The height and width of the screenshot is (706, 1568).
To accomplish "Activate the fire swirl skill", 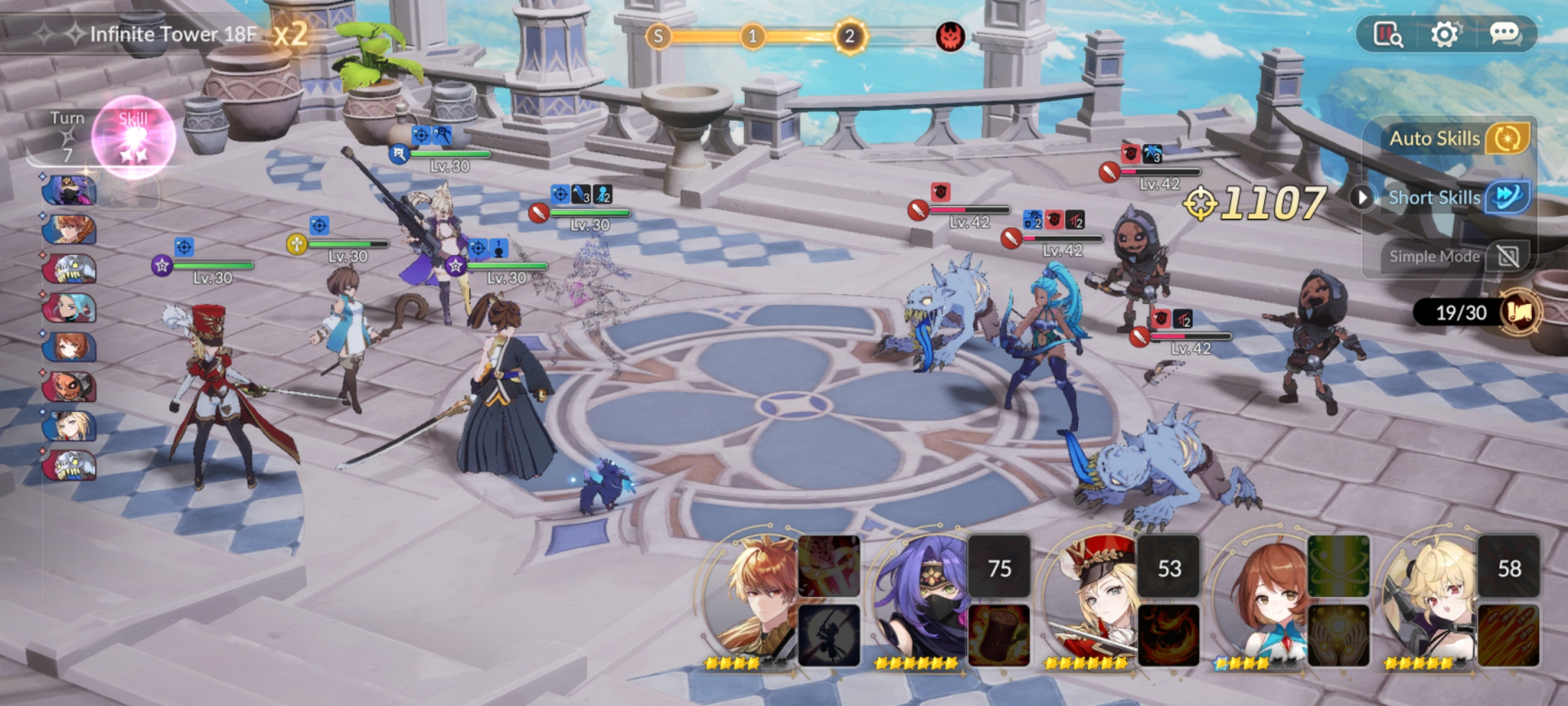I will pos(1169,635).
